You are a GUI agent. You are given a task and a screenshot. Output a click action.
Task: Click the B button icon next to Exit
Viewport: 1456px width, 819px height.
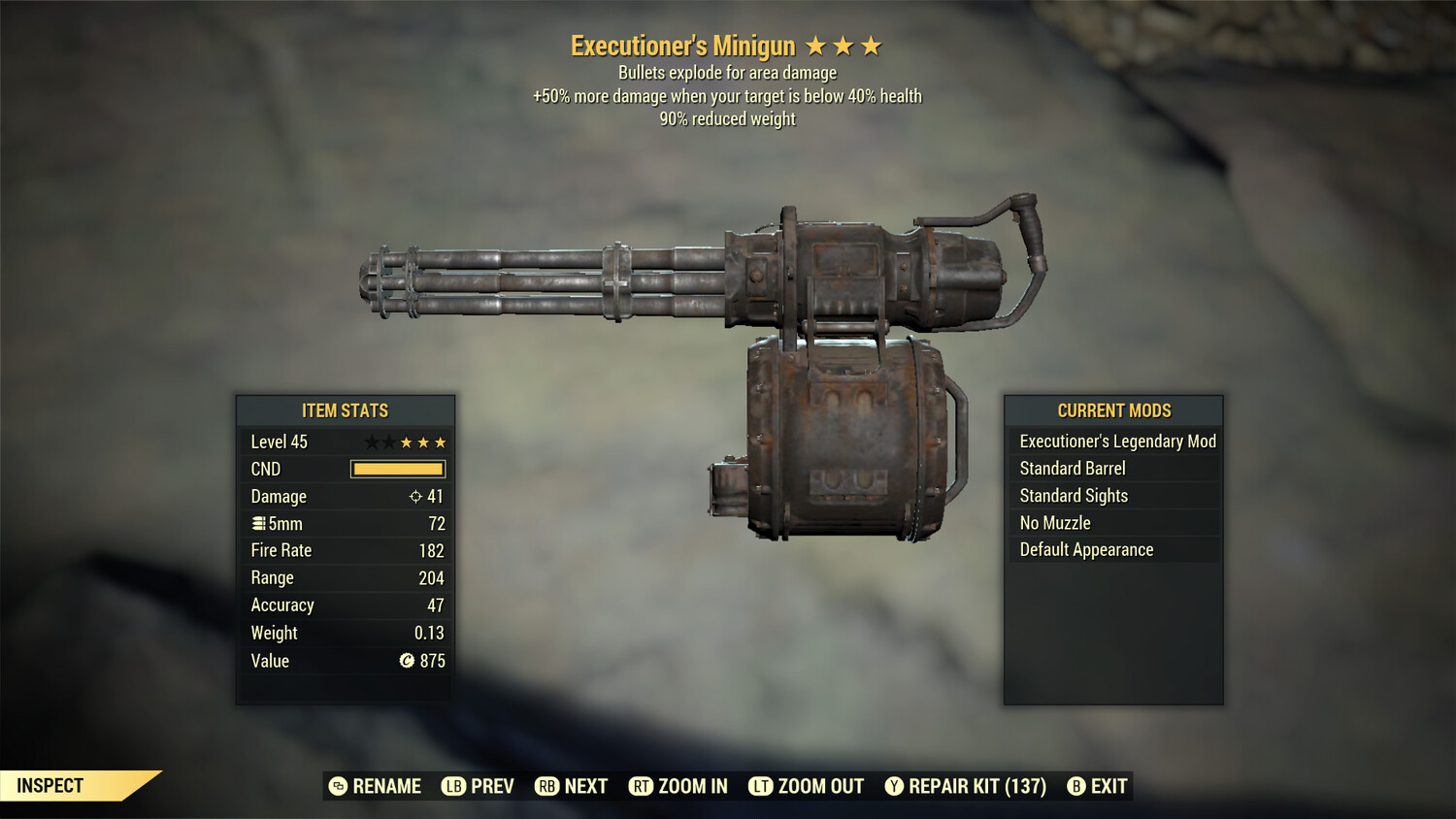[x=1076, y=786]
